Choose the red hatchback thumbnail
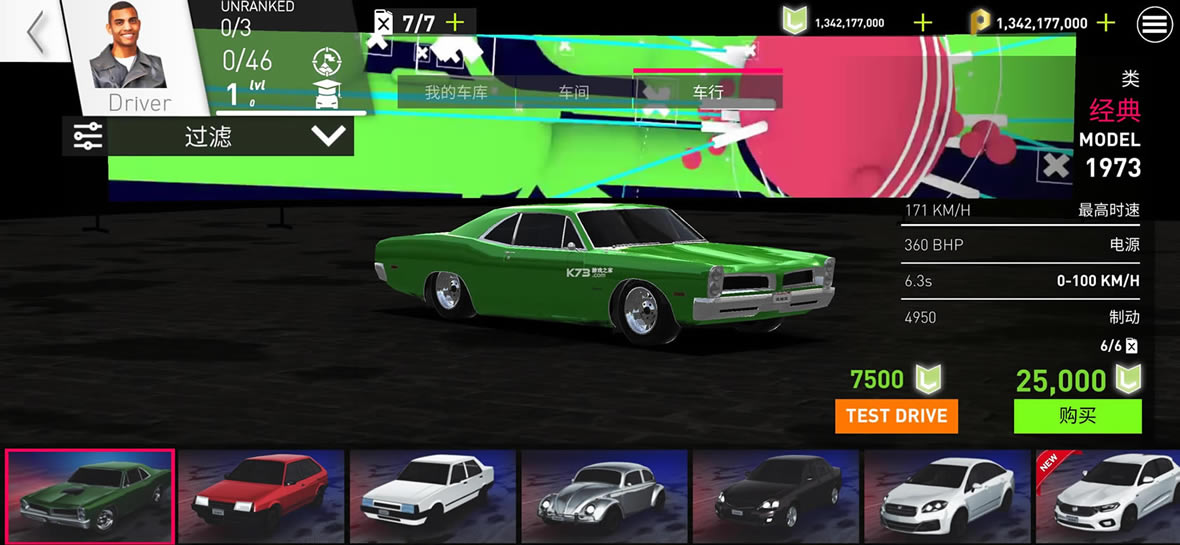The image size is (1180, 545). 261,495
